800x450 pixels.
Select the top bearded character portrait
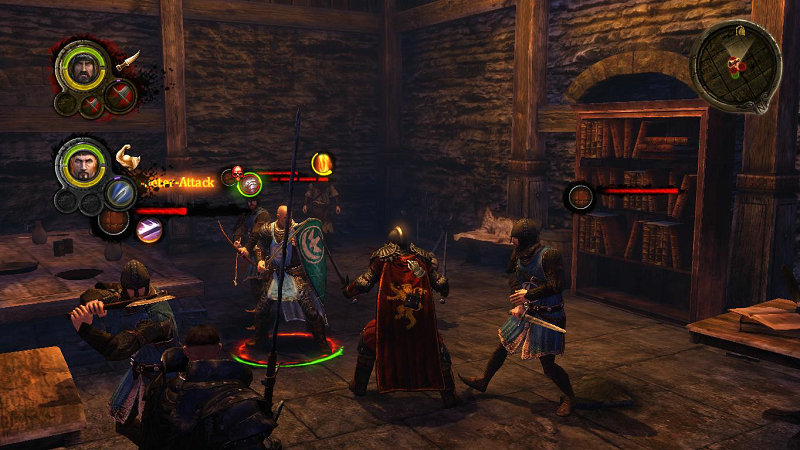84,67
